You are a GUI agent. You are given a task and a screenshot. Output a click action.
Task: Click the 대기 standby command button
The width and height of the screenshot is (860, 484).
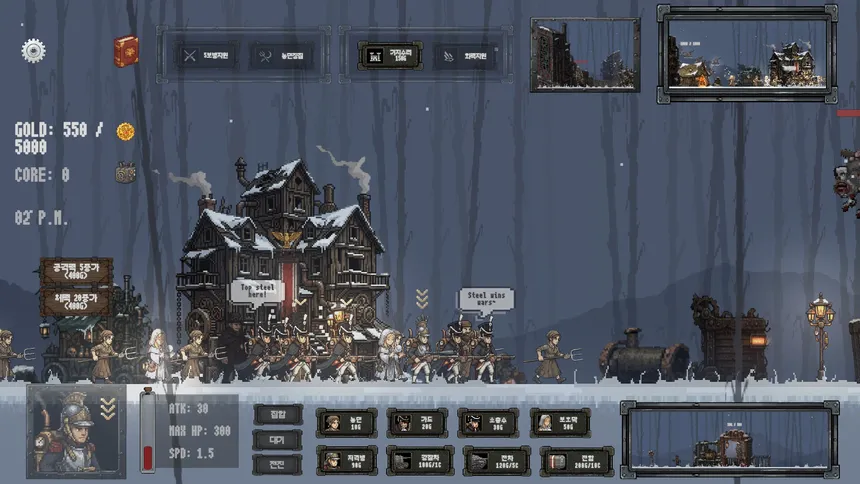[x=277, y=439]
